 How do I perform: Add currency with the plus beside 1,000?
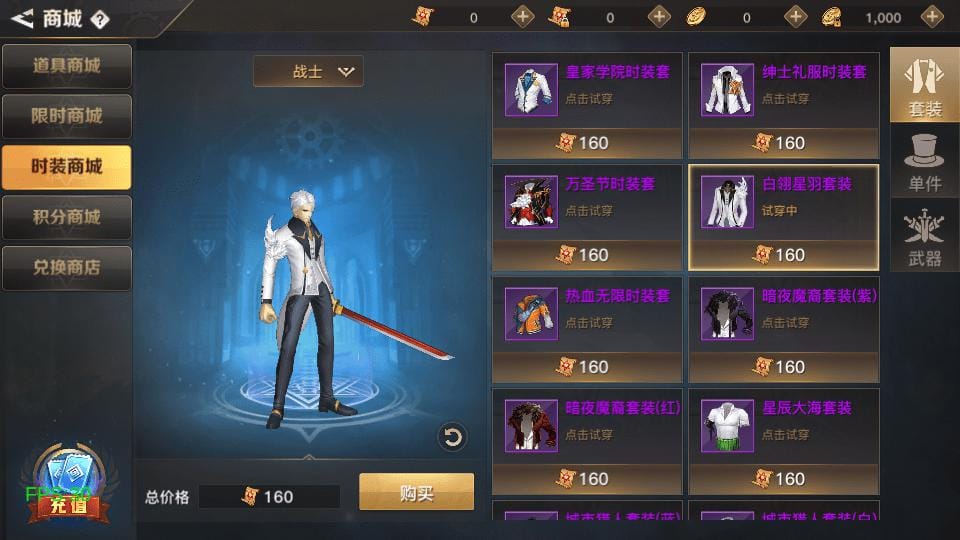[932, 16]
